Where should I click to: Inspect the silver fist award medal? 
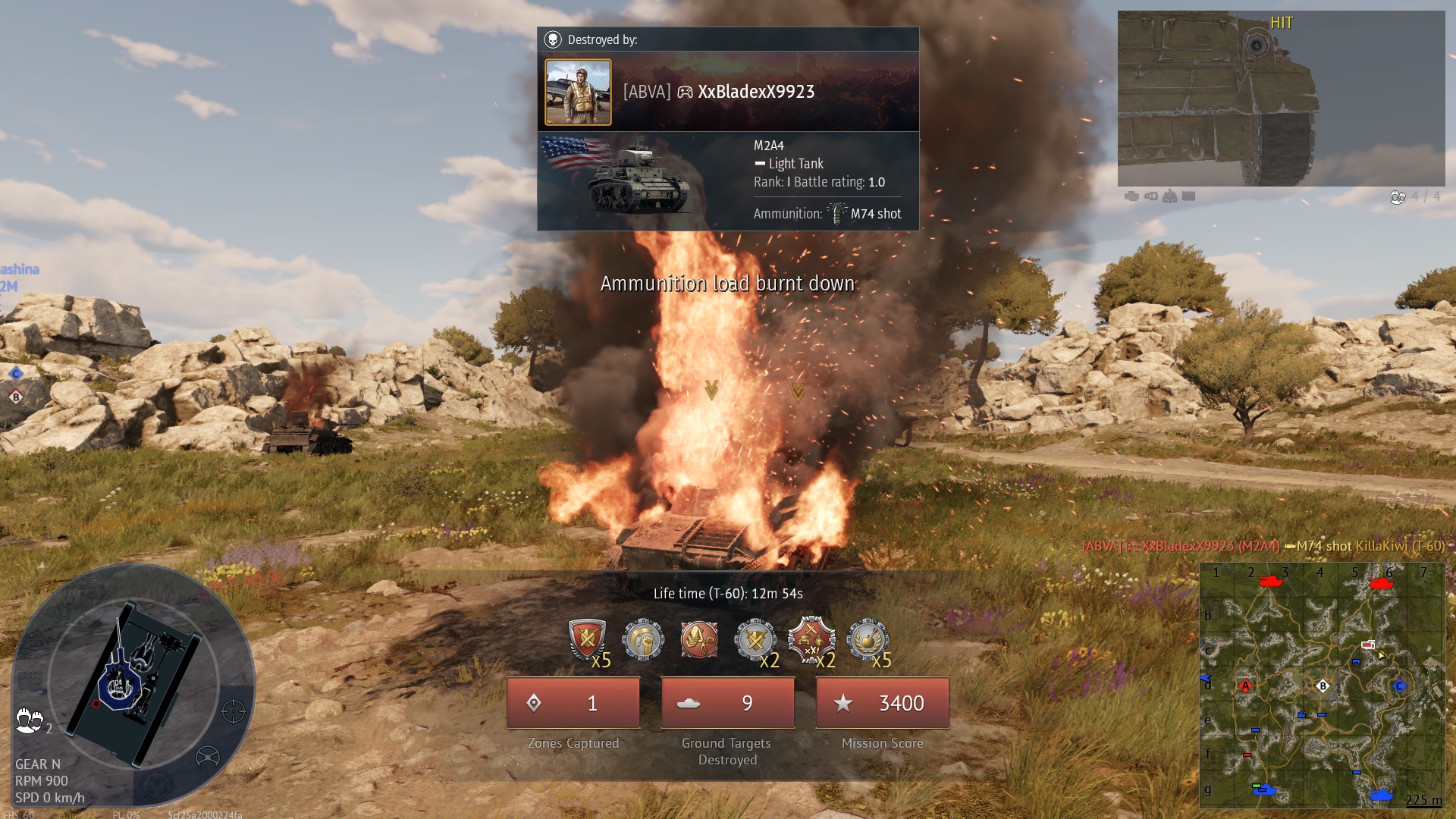[x=643, y=639]
